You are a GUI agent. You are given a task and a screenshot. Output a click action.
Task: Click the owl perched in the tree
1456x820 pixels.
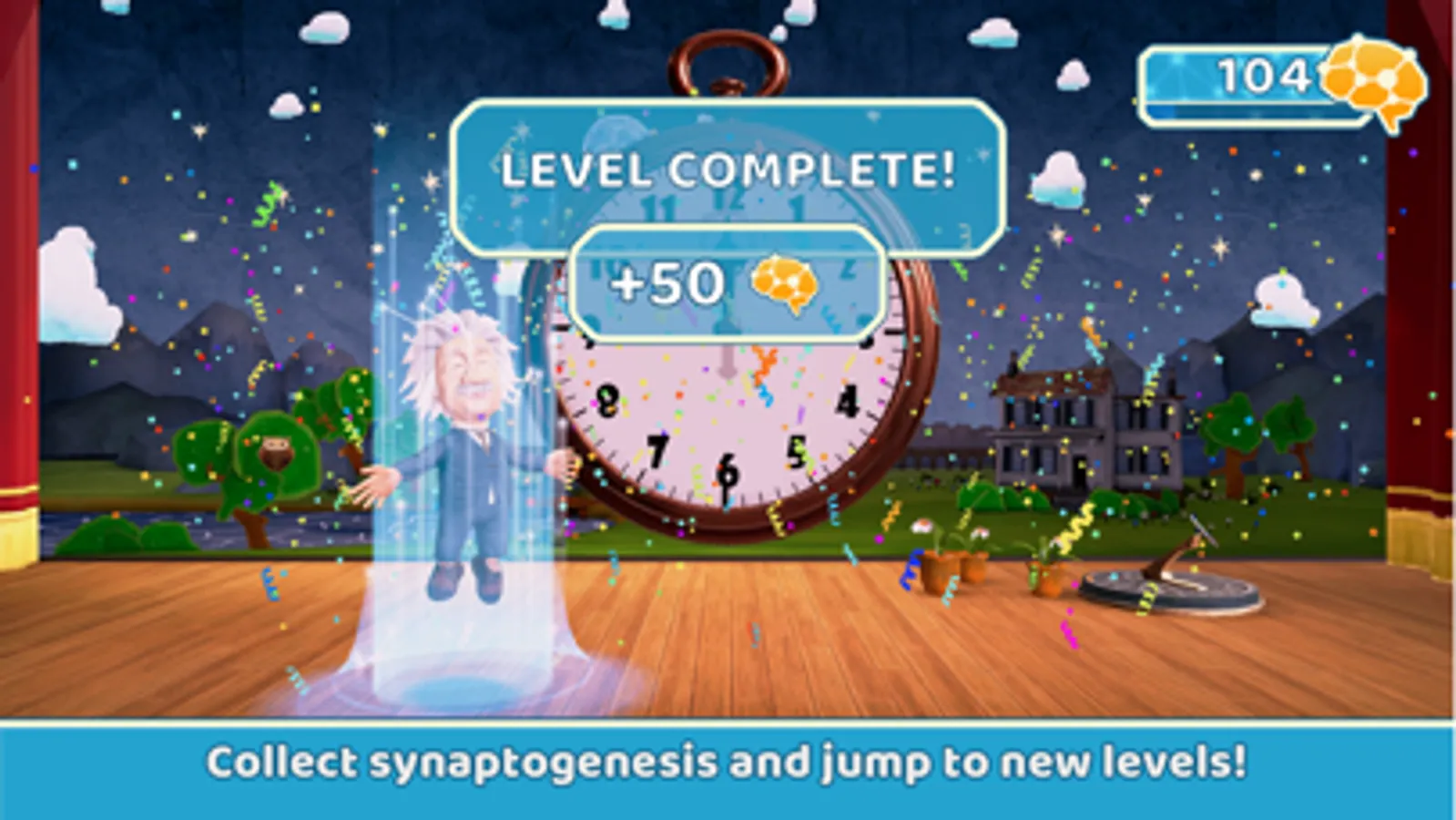[x=276, y=453]
